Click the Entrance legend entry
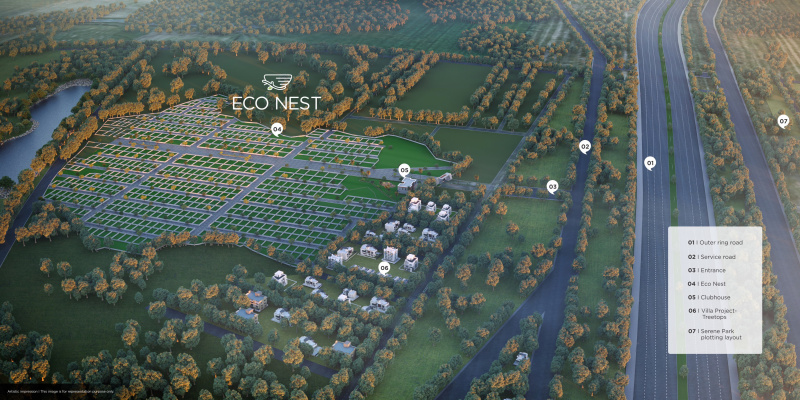This screenshot has height=400, width=800. (708, 270)
